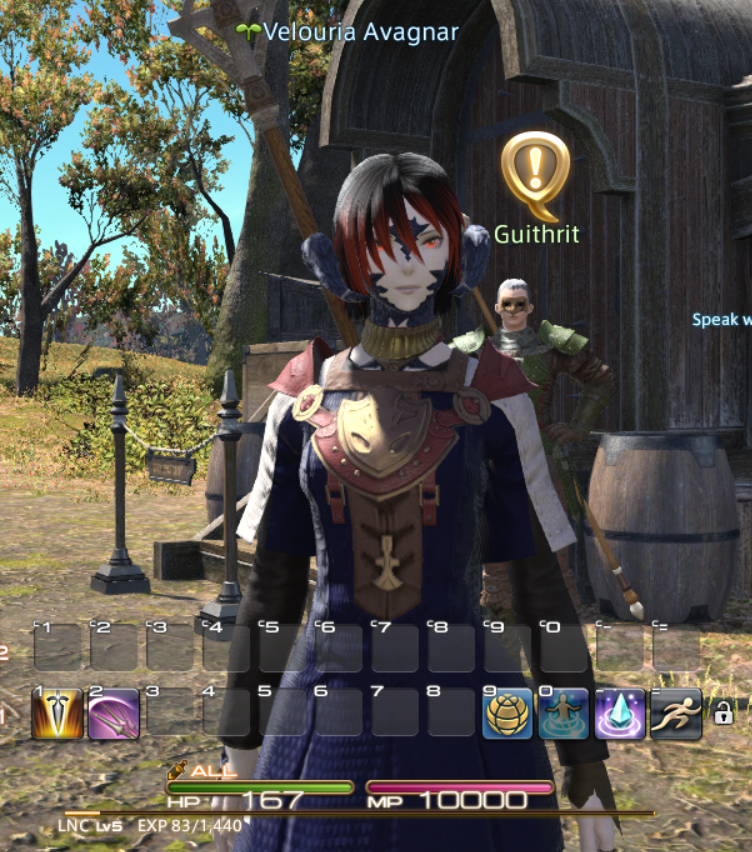Image resolution: width=752 pixels, height=852 pixels.
Task: Use the purple Vorpal Thrust skill icon
Action: (x=113, y=713)
